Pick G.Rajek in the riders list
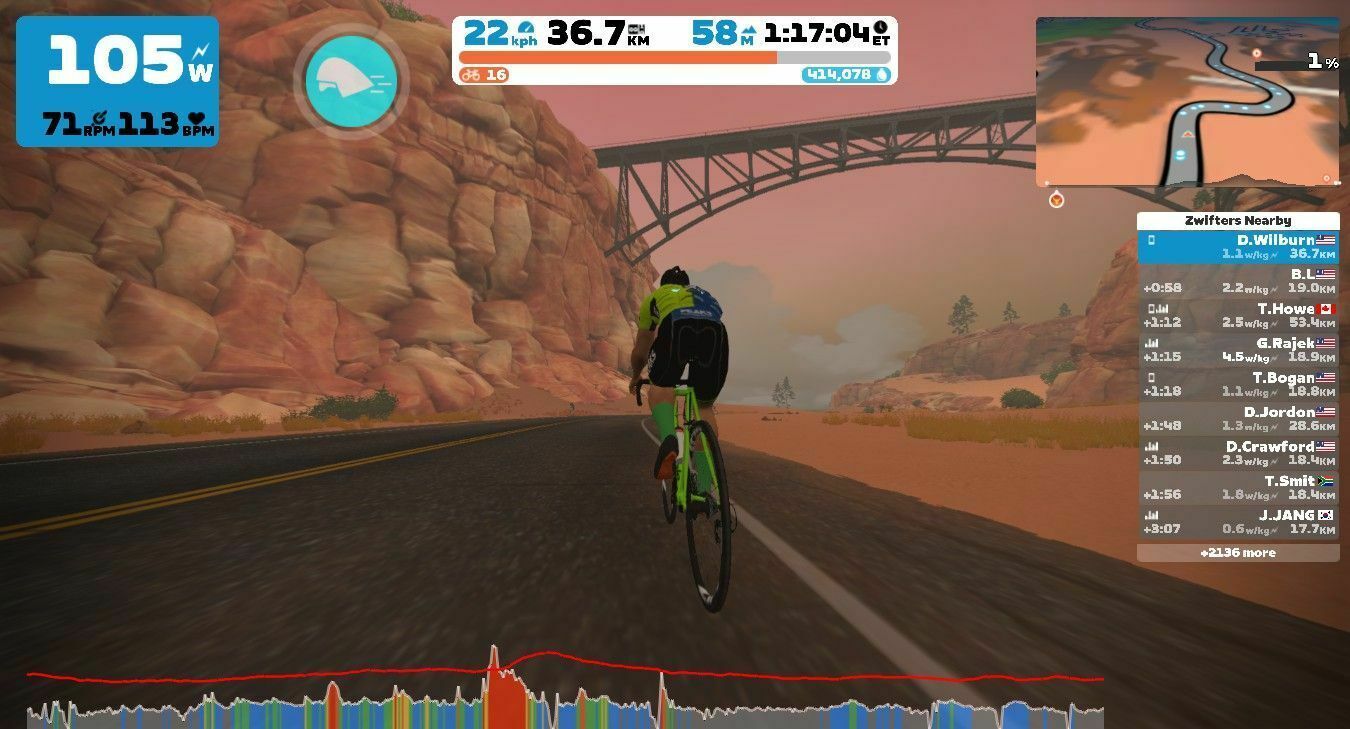This screenshot has width=1350, height=729. pyautogui.click(x=1237, y=350)
